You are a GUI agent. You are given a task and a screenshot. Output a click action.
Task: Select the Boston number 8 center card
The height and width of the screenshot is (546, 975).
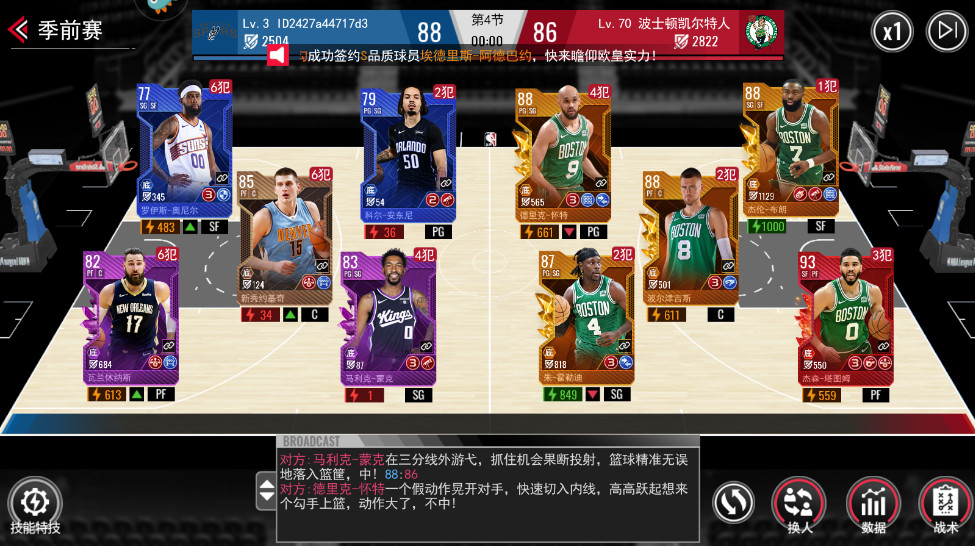[691, 240]
